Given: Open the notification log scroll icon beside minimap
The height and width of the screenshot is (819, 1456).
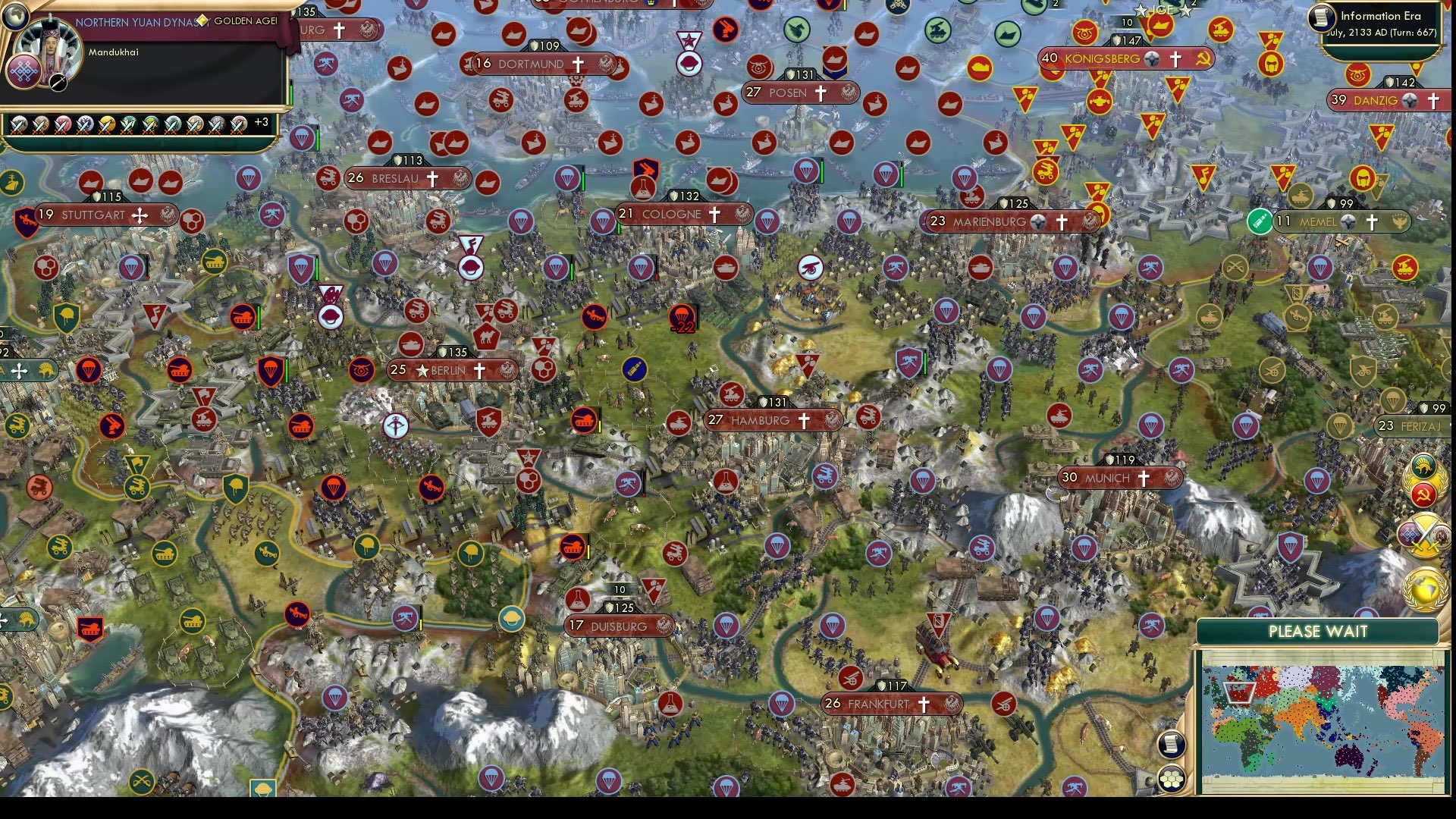Looking at the screenshot, I should pos(1172,744).
